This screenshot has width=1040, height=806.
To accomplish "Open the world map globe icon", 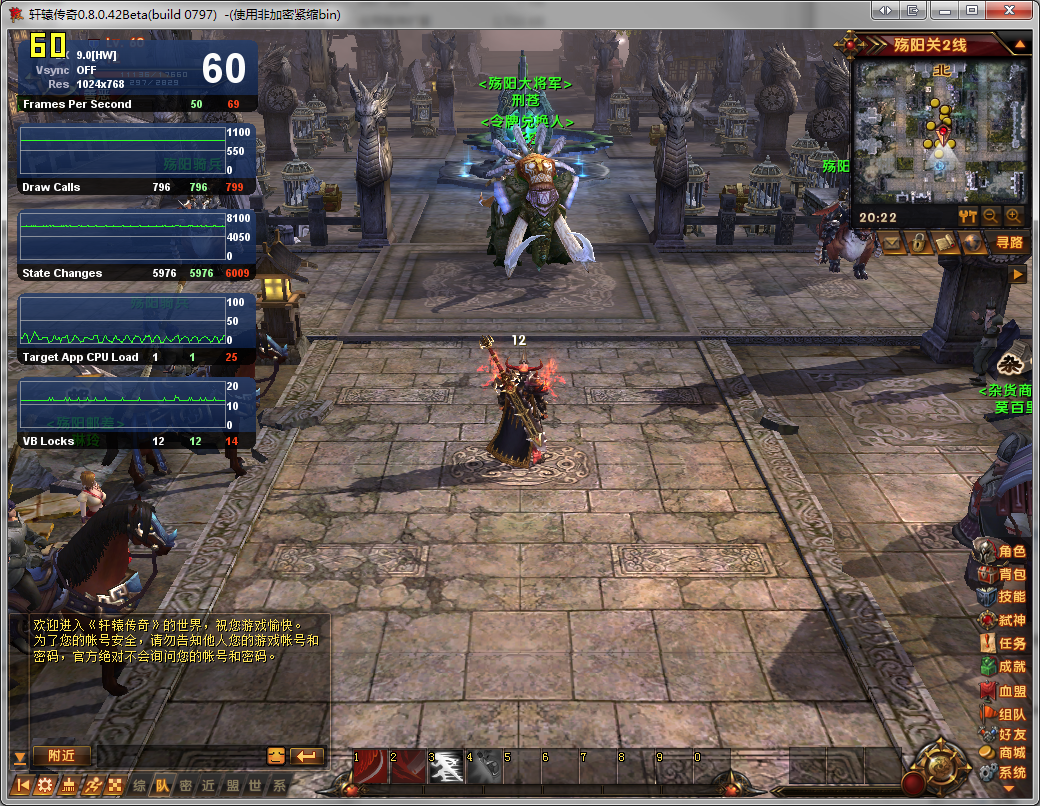I will click(x=971, y=242).
